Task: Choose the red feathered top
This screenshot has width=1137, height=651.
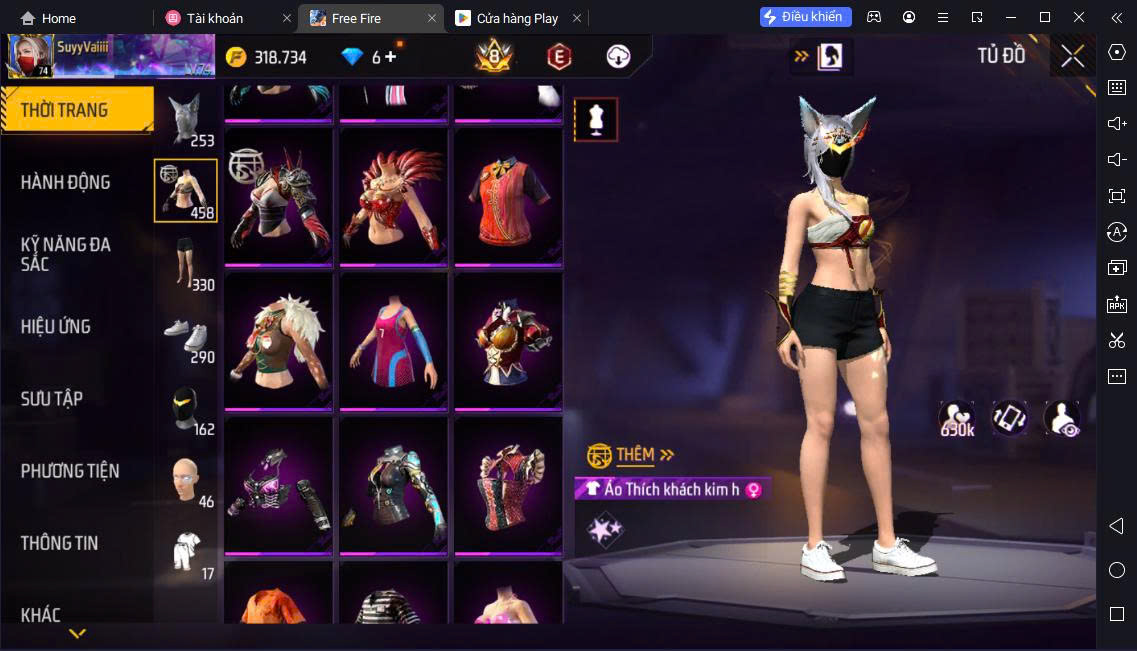Action: pos(393,197)
